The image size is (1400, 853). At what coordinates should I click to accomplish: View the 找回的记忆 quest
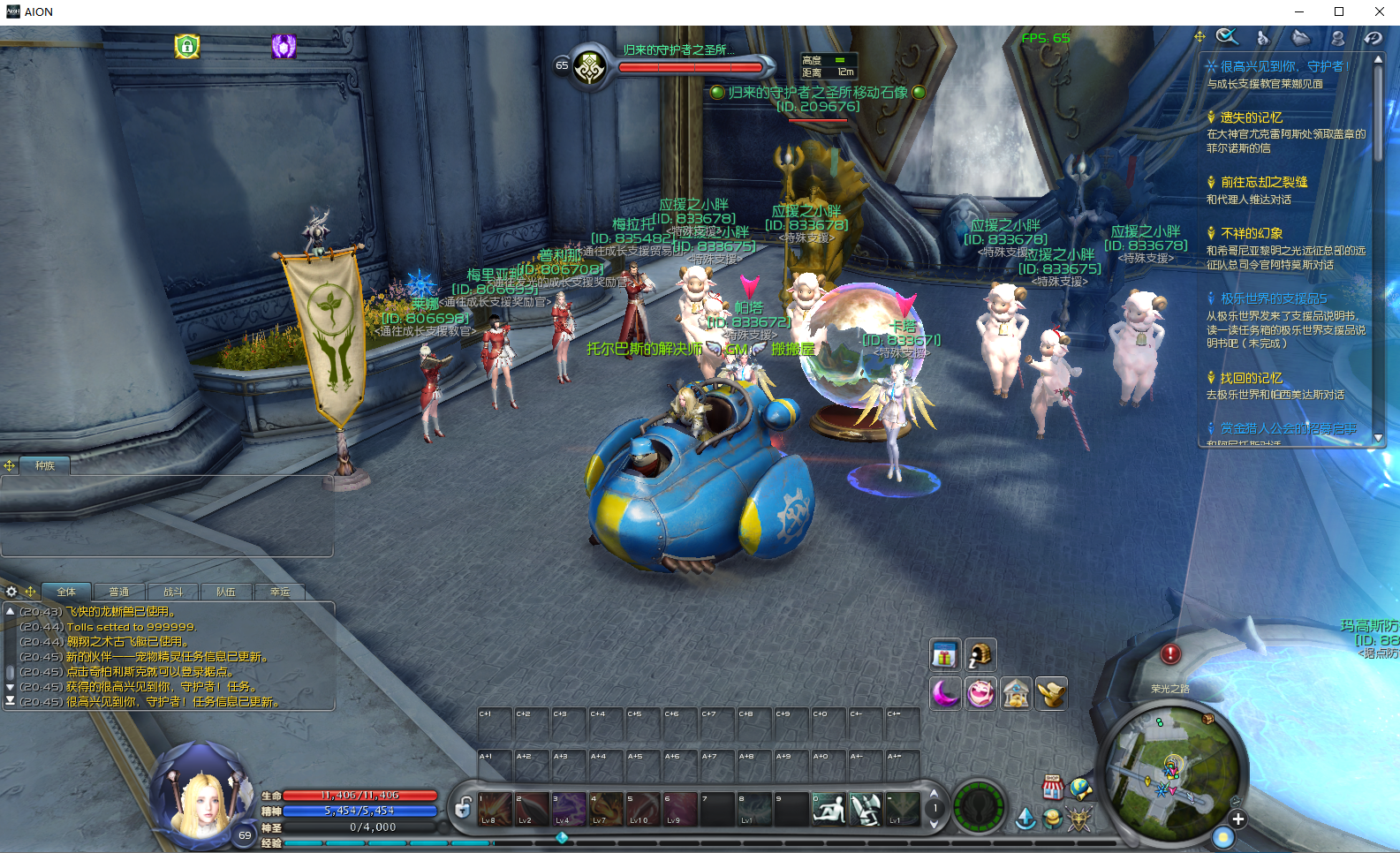coord(1251,378)
